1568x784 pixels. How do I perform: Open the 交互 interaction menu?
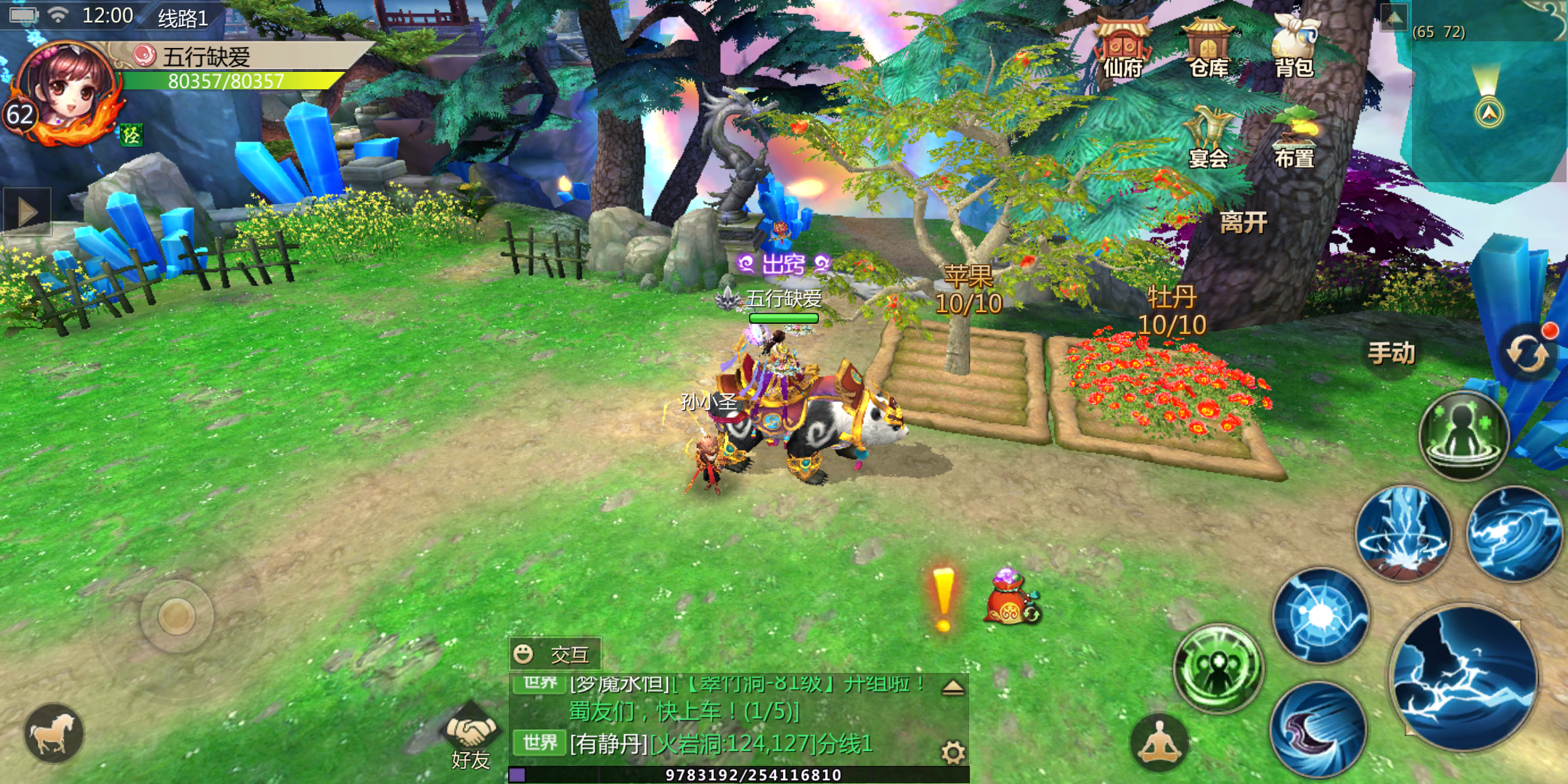click(555, 655)
